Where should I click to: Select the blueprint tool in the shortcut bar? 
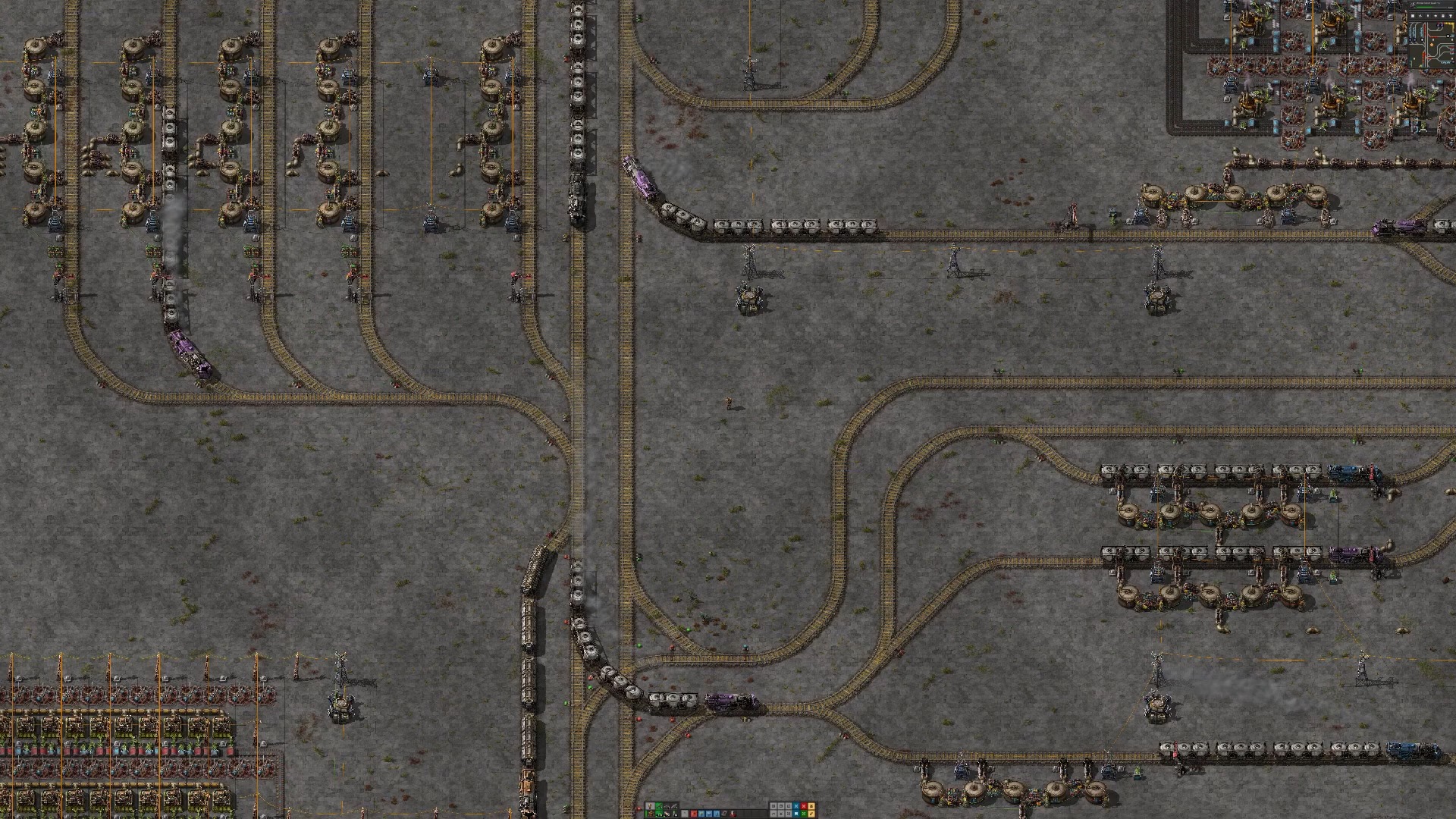click(x=796, y=806)
